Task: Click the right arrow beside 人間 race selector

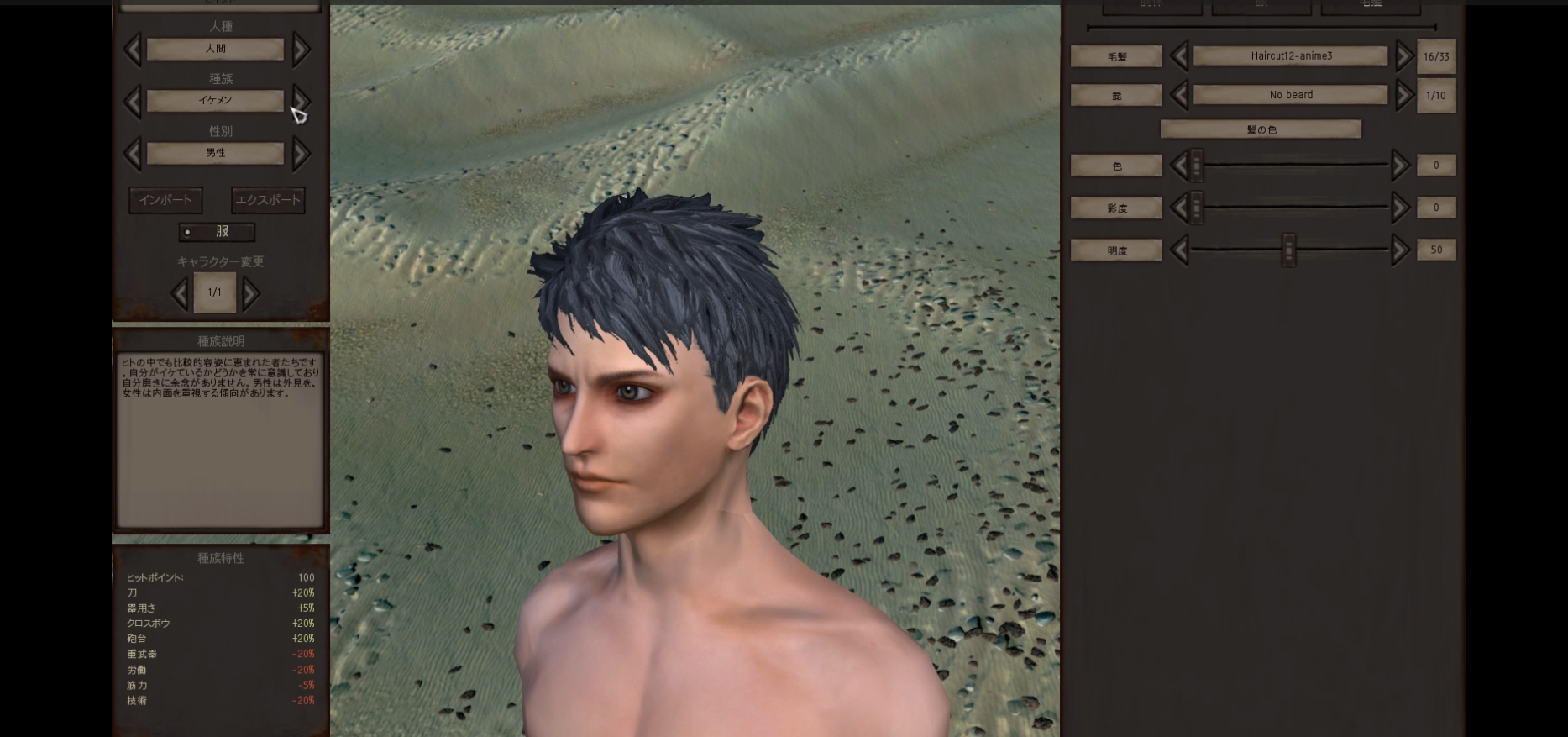Action: click(301, 50)
